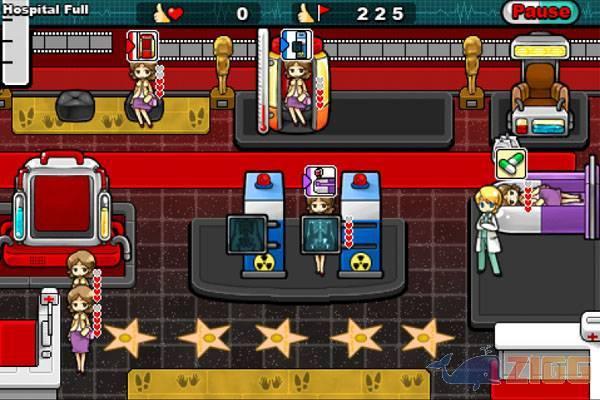Image resolution: width=600 pixels, height=400 pixels.
Task: Pause the game with the Pause button
Action: [x=541, y=13]
